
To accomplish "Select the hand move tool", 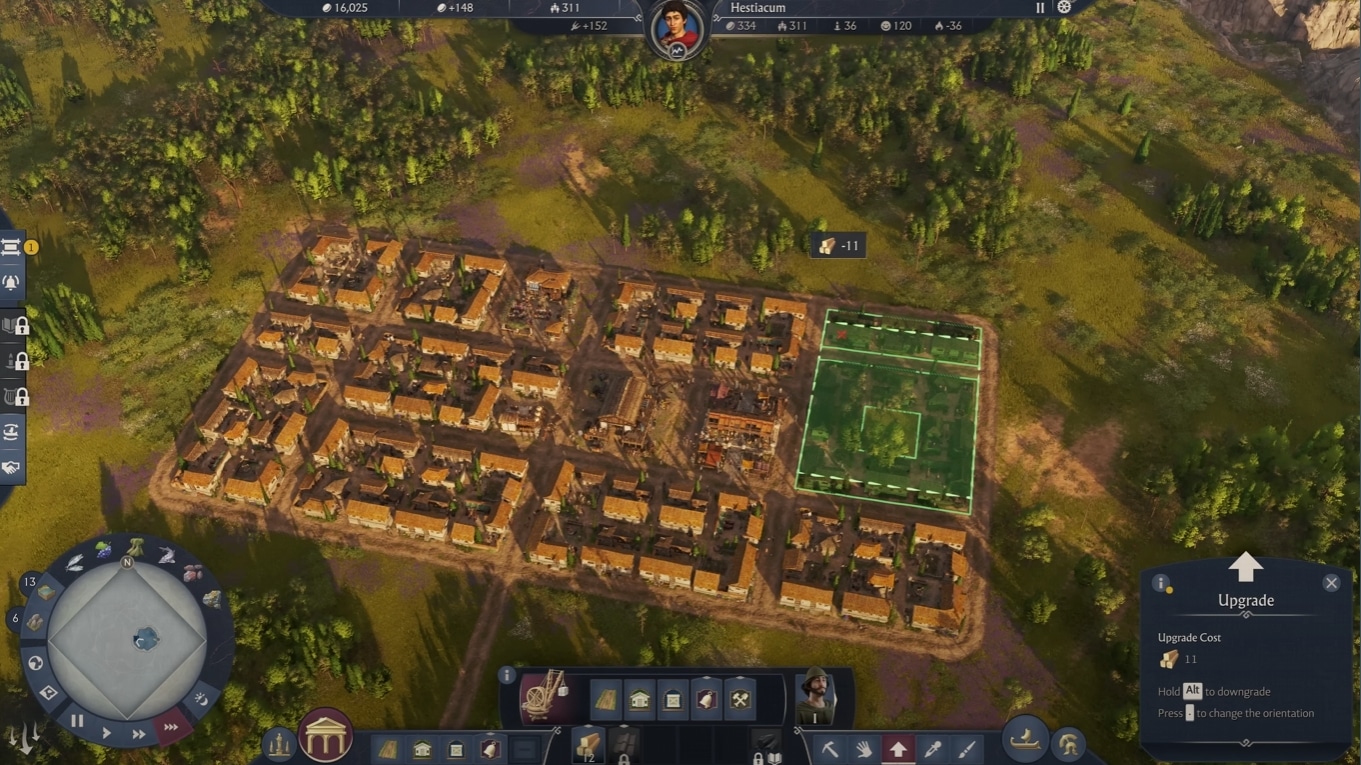I will point(864,748).
